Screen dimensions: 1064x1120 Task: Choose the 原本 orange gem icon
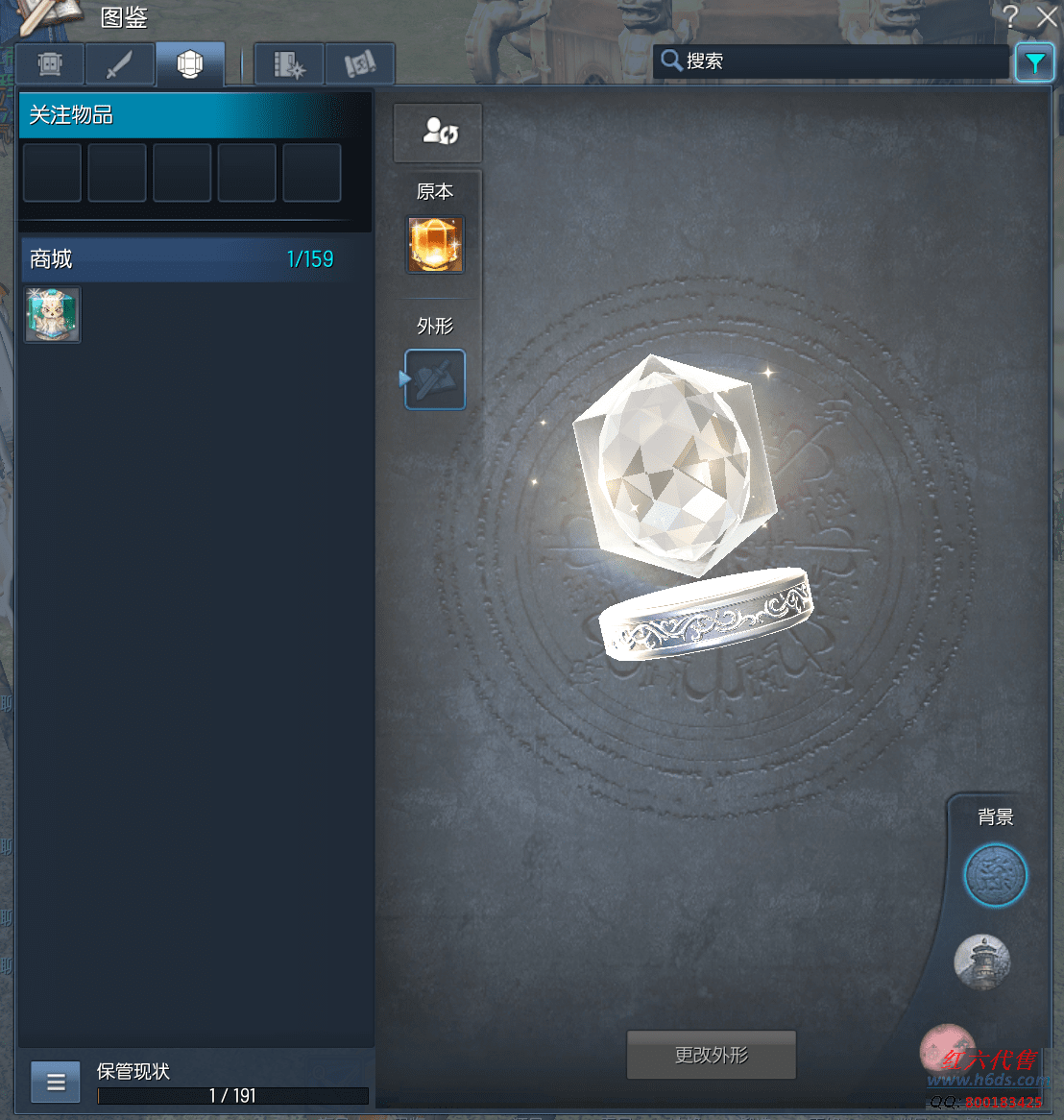pos(435,244)
